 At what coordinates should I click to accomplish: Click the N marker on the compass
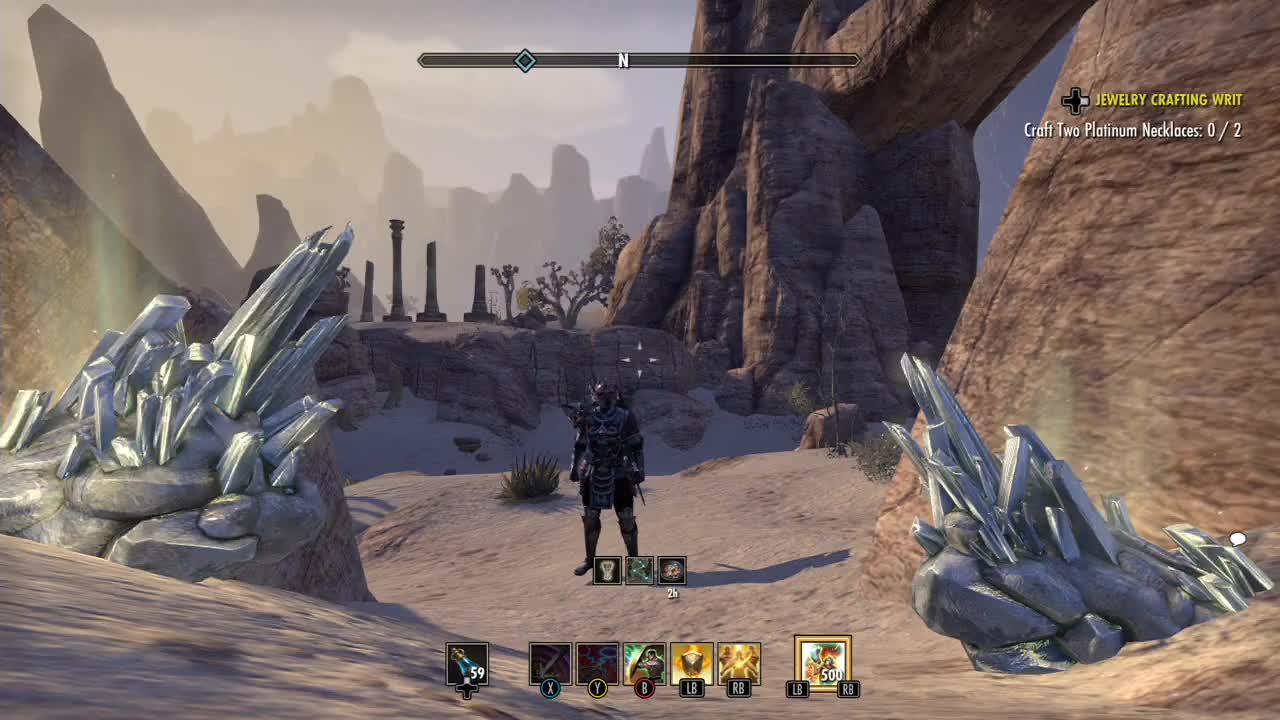623,60
